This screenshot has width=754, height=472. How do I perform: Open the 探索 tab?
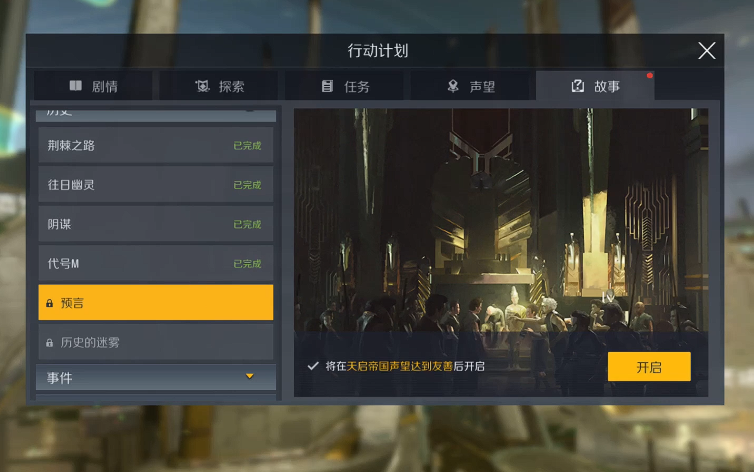tap(220, 87)
